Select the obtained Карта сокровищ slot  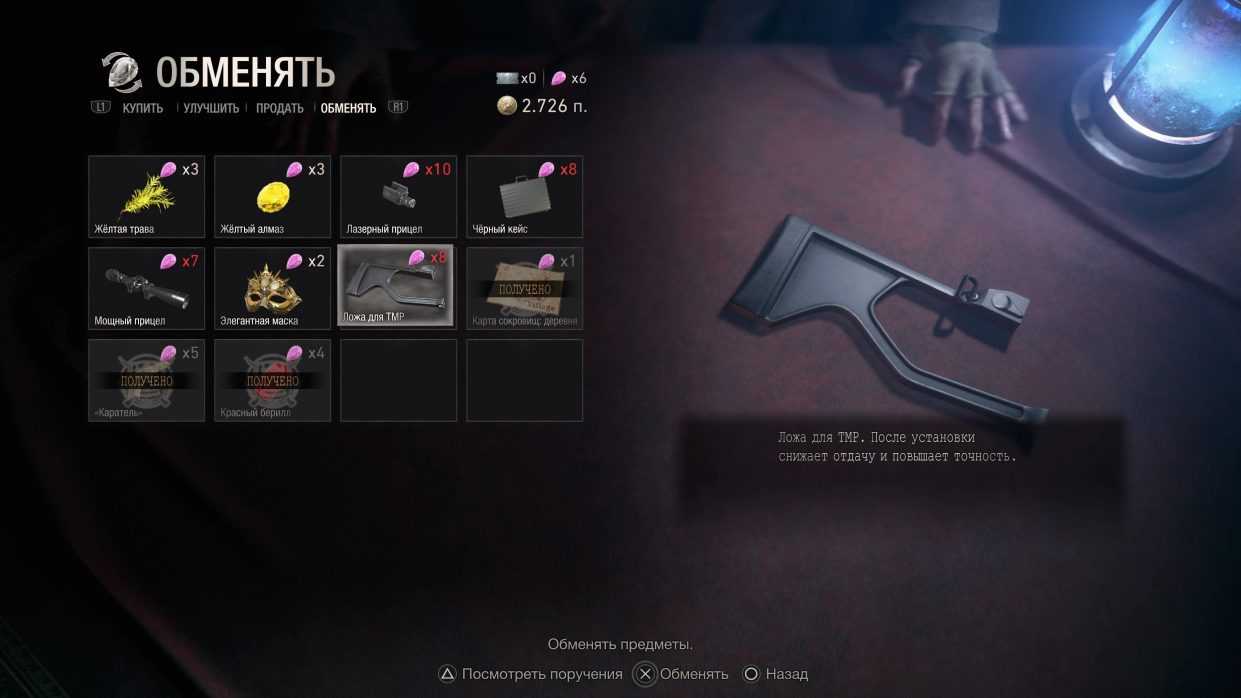point(524,288)
